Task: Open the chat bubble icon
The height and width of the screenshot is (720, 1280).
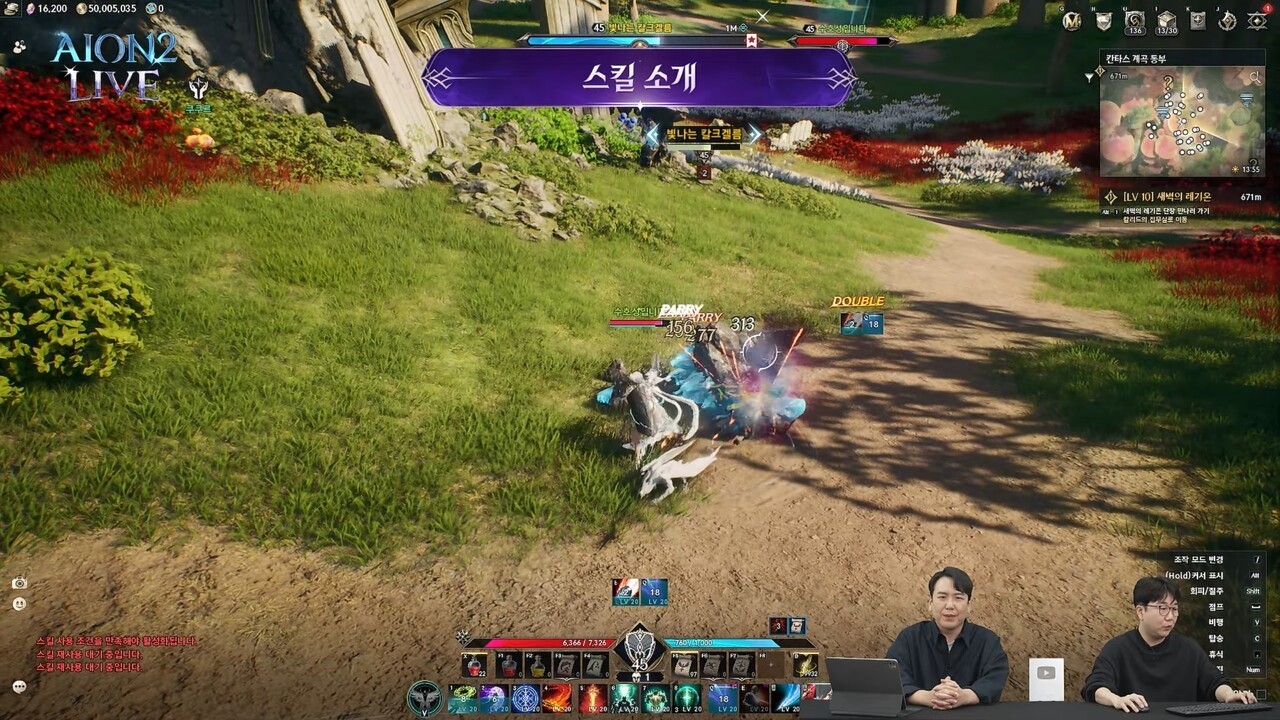Action: pyautogui.click(x=19, y=686)
